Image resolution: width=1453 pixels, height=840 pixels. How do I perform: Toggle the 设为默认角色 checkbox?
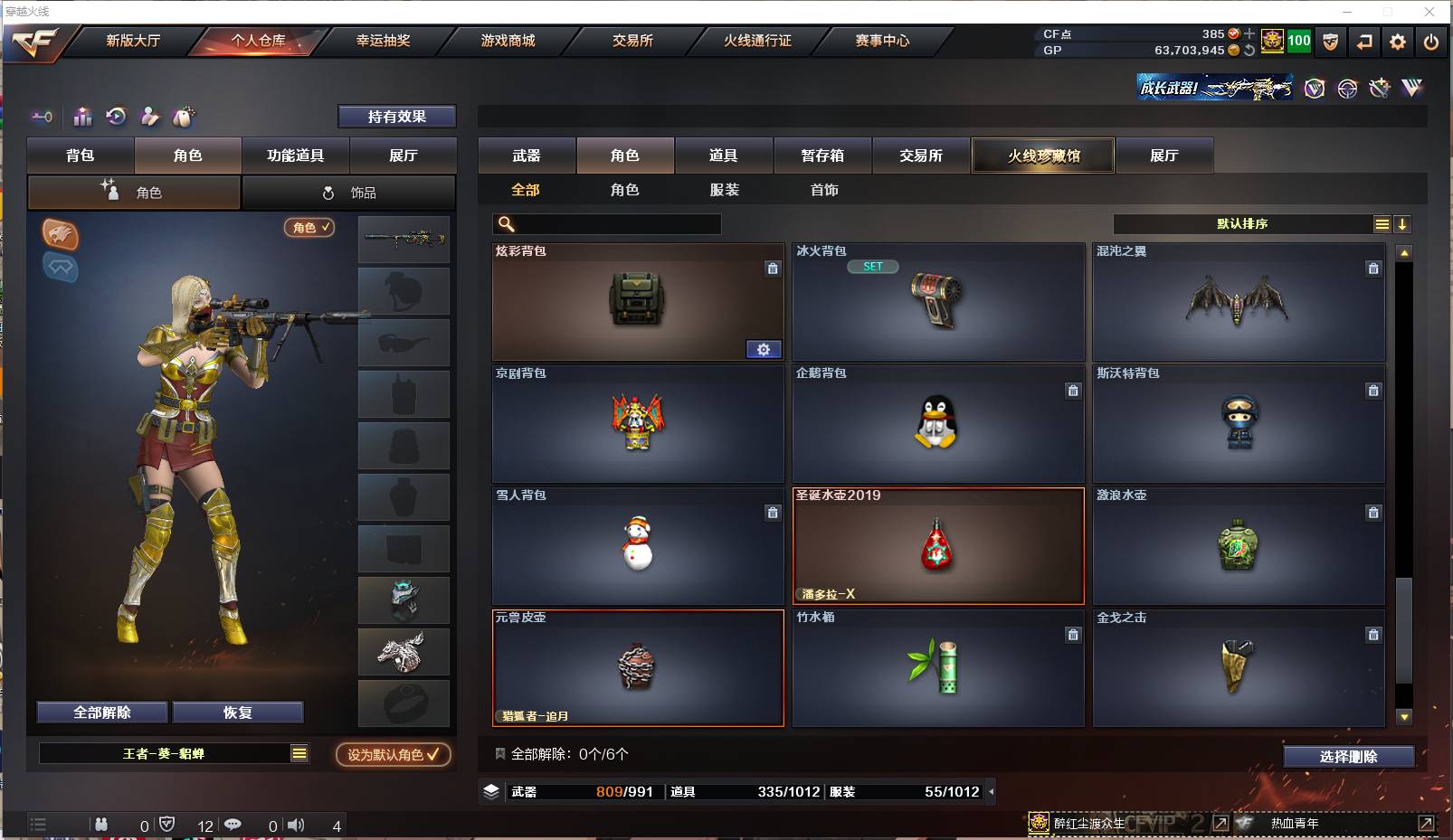393,755
